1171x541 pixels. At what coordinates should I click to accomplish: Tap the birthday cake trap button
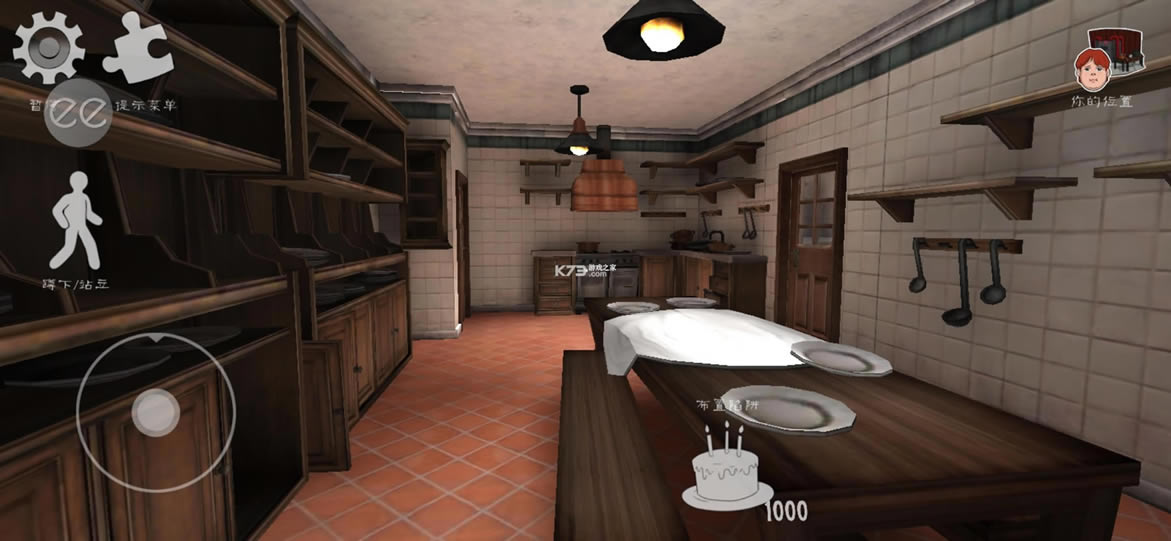point(725,470)
